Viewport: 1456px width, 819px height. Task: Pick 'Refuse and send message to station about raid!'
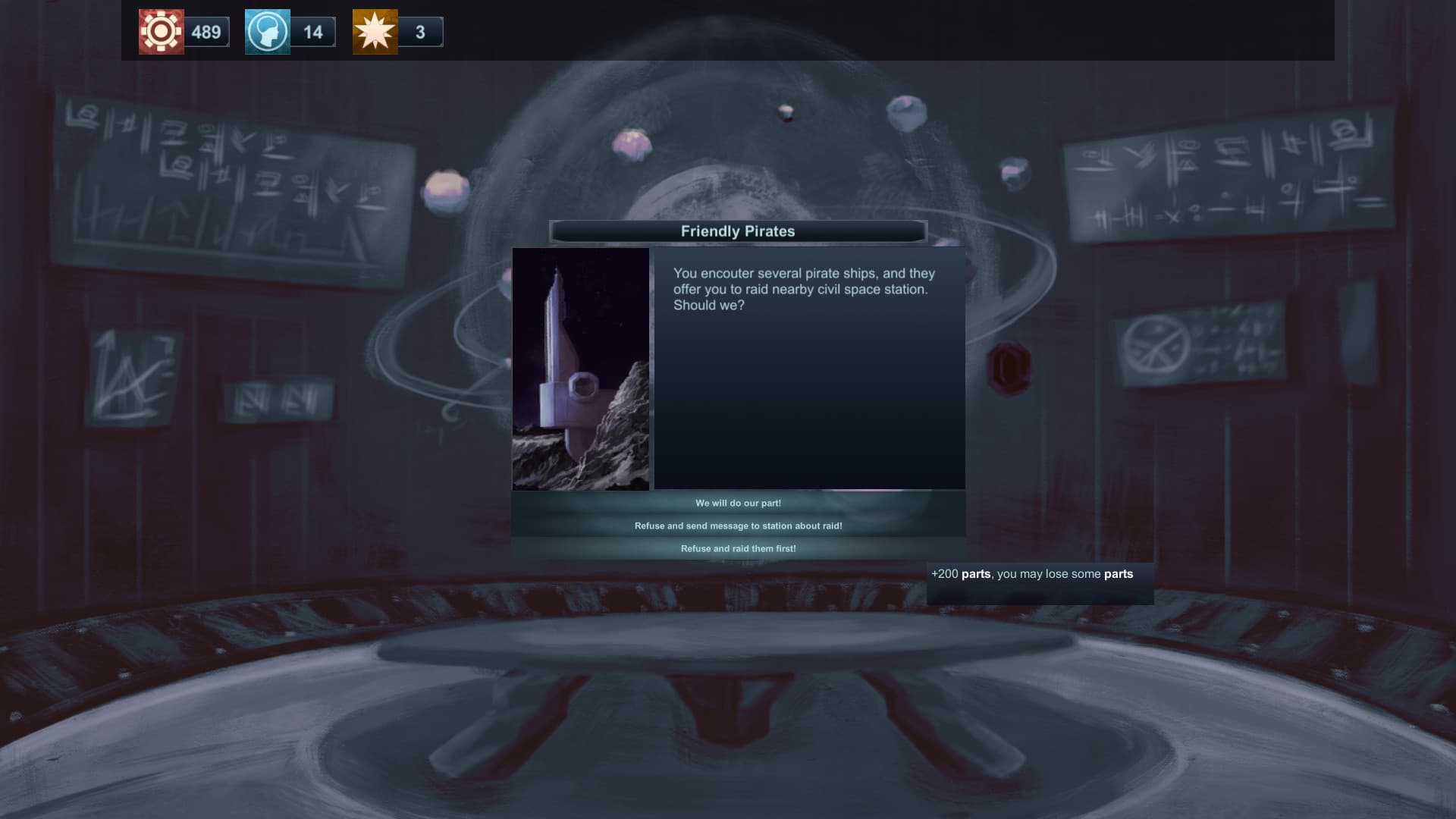738,525
